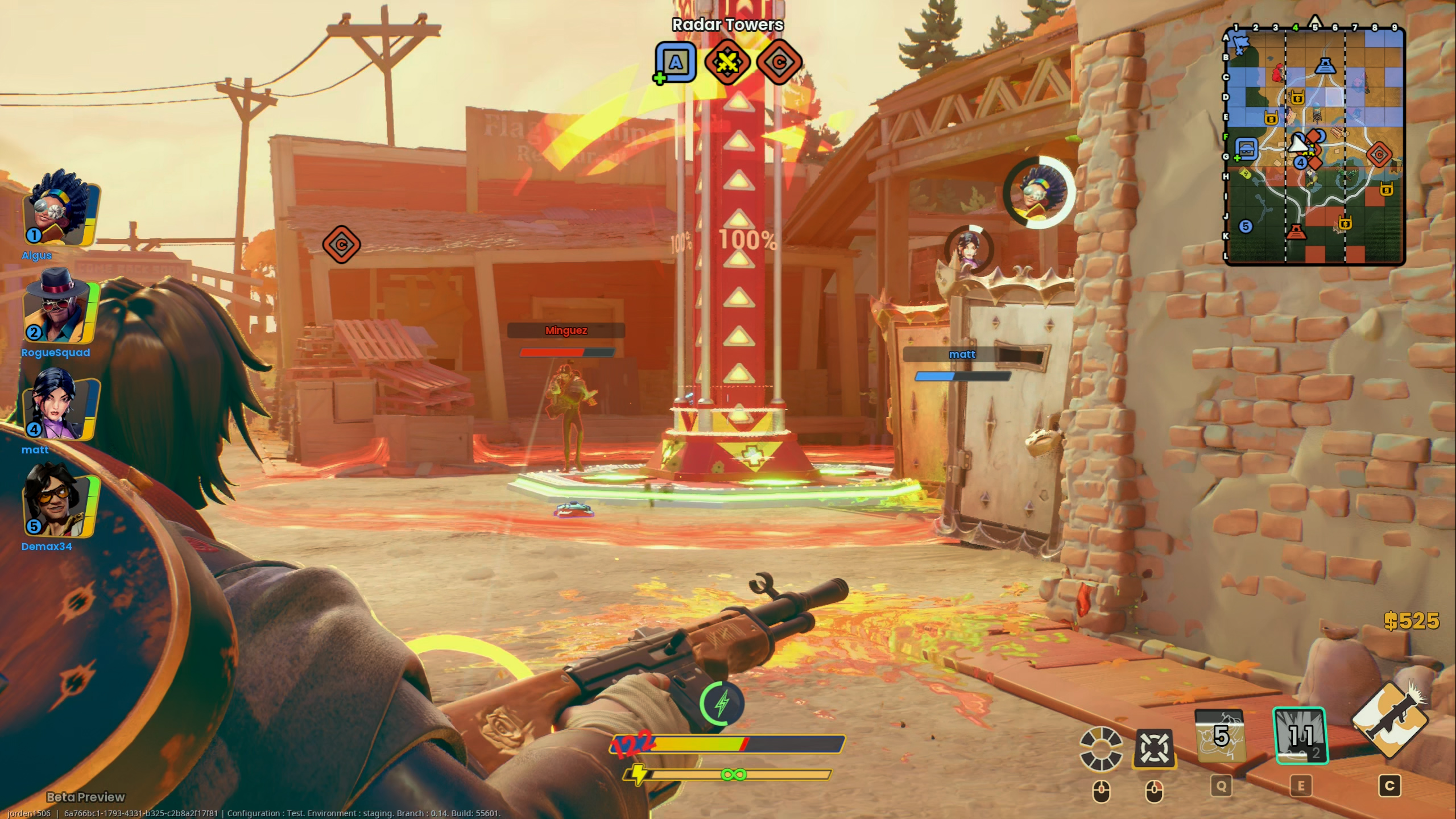
Task: Use the ability showing 5 cooldown
Action: coord(1221,735)
